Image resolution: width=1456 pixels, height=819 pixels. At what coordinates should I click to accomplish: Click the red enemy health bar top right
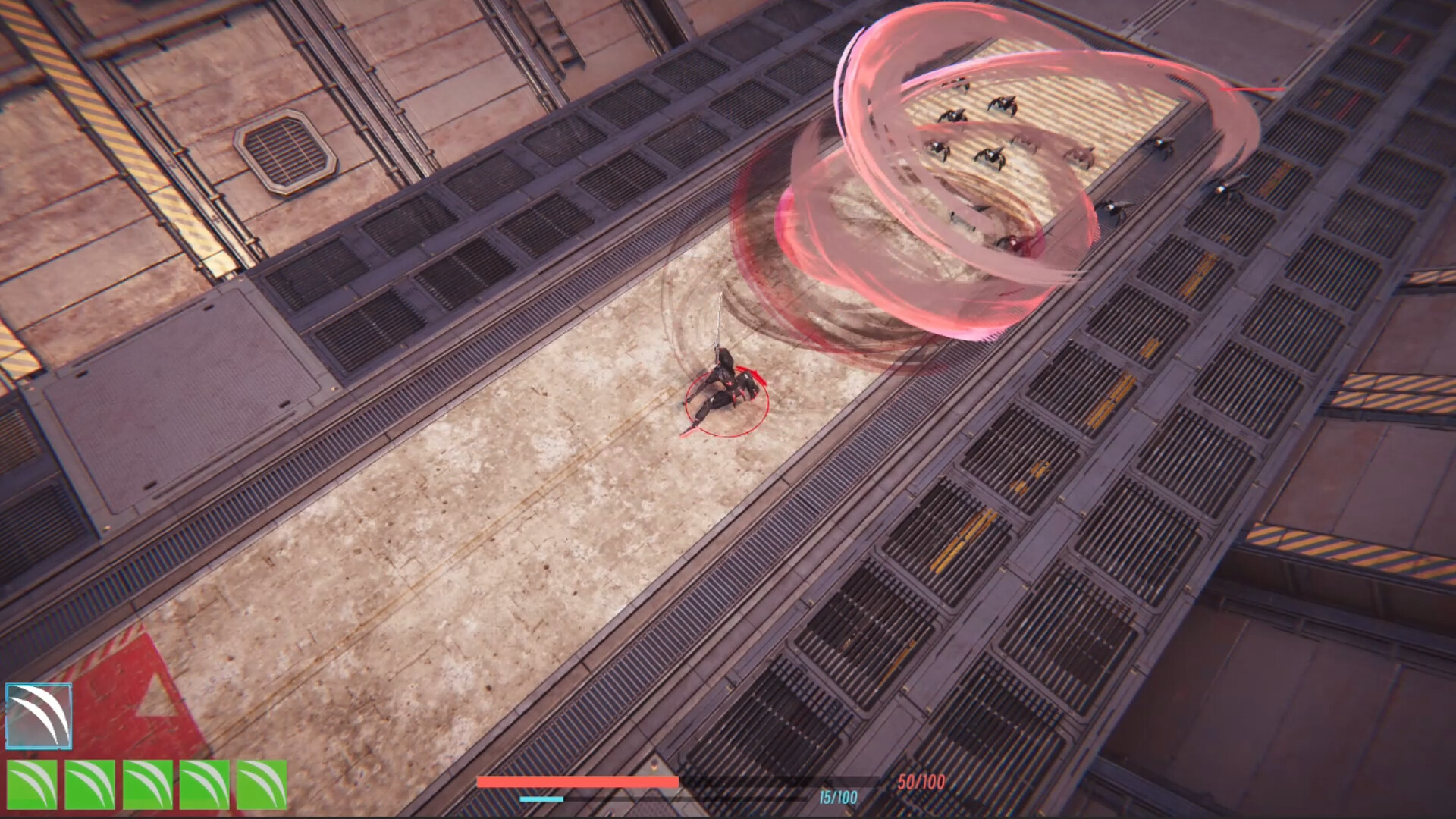[1251, 87]
